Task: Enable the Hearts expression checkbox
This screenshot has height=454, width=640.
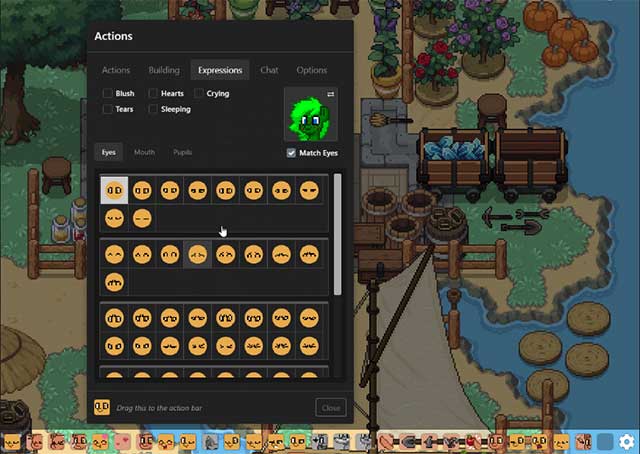Action: (153, 94)
